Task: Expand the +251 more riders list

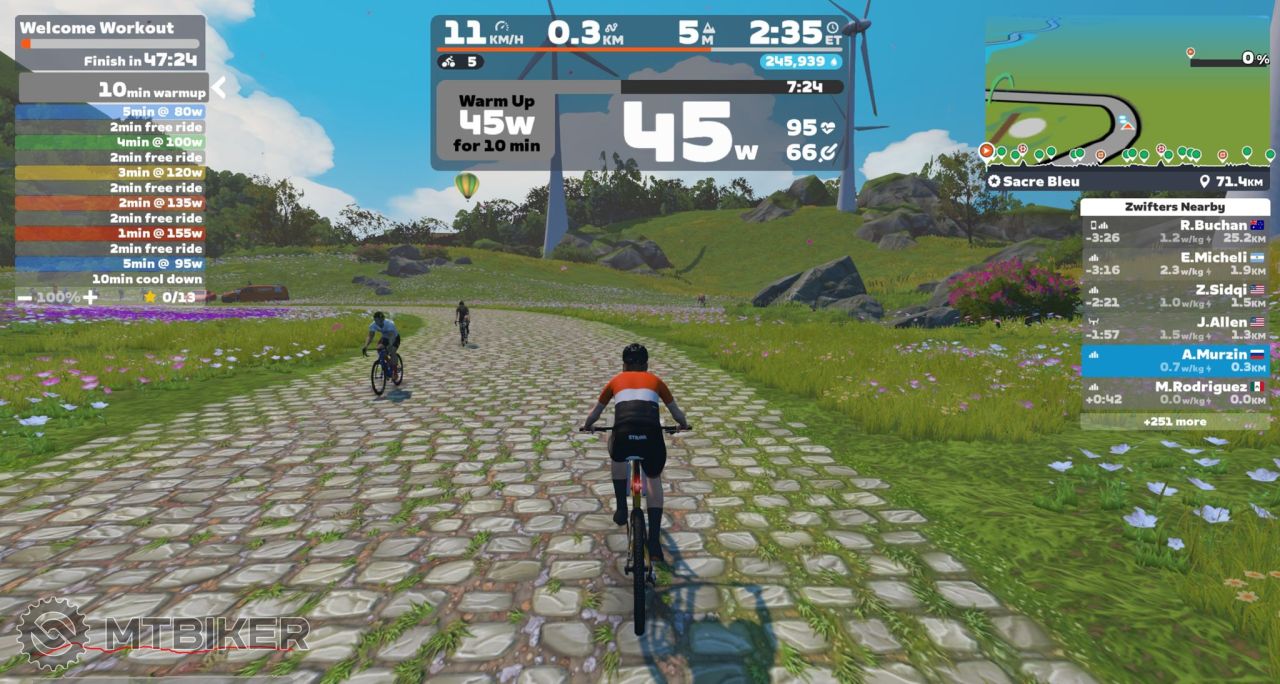Action: coord(1176,421)
